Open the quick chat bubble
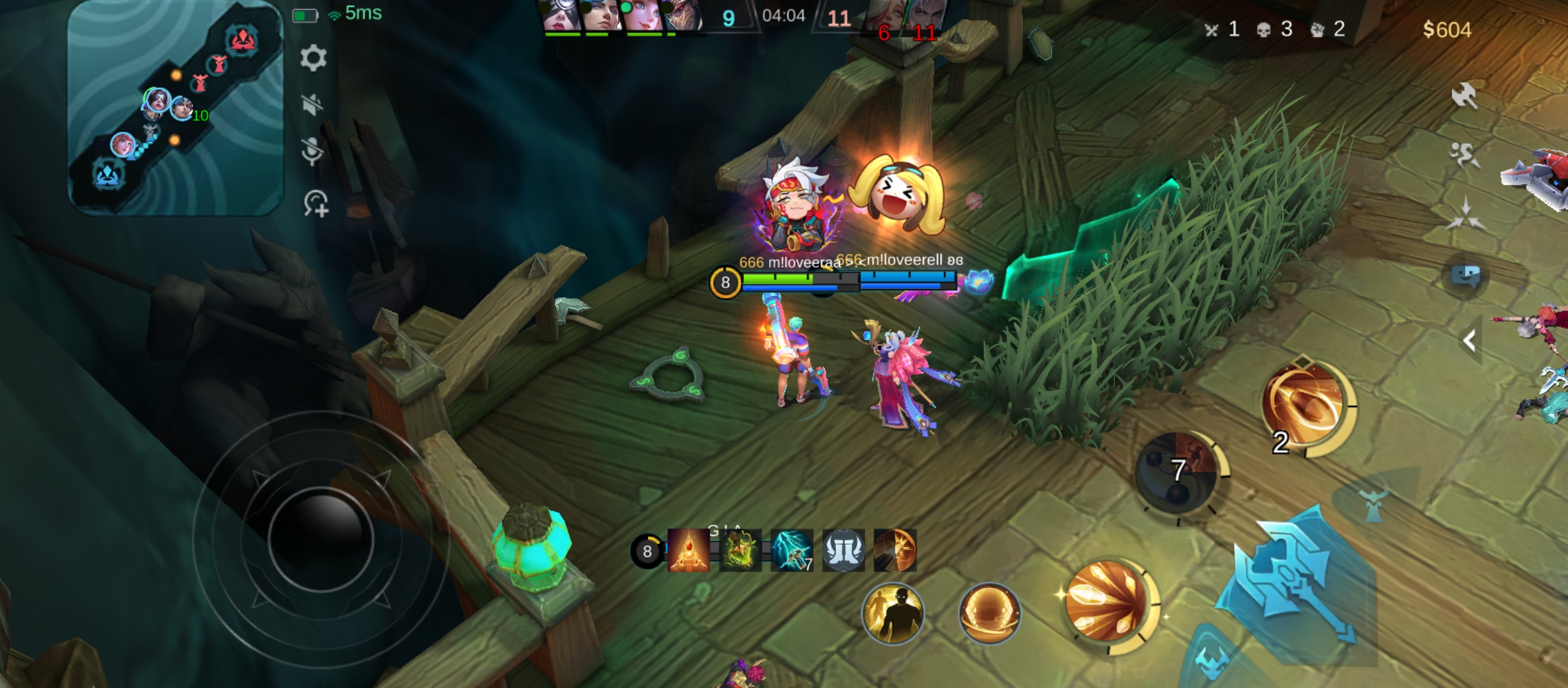1568x688 pixels. tap(1465, 276)
